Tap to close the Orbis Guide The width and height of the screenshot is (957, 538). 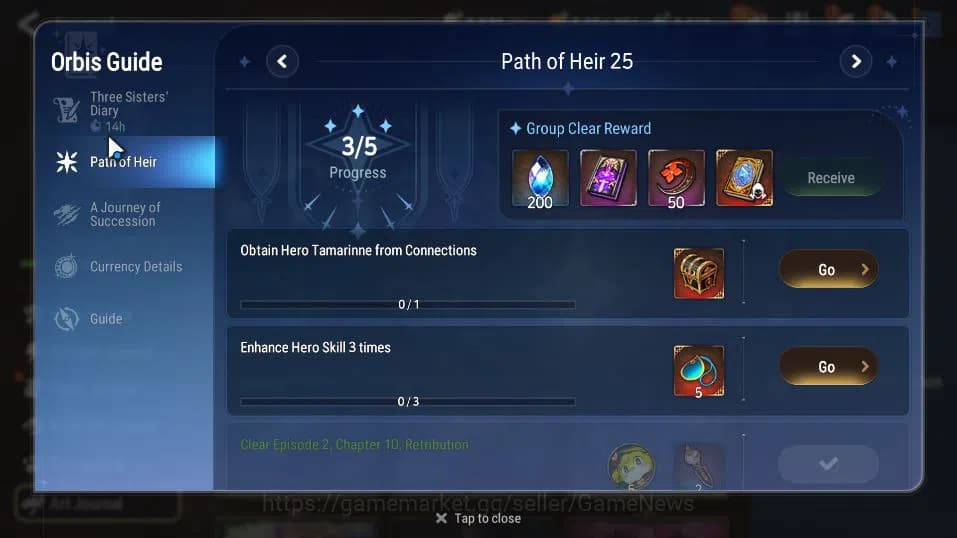tap(478, 518)
